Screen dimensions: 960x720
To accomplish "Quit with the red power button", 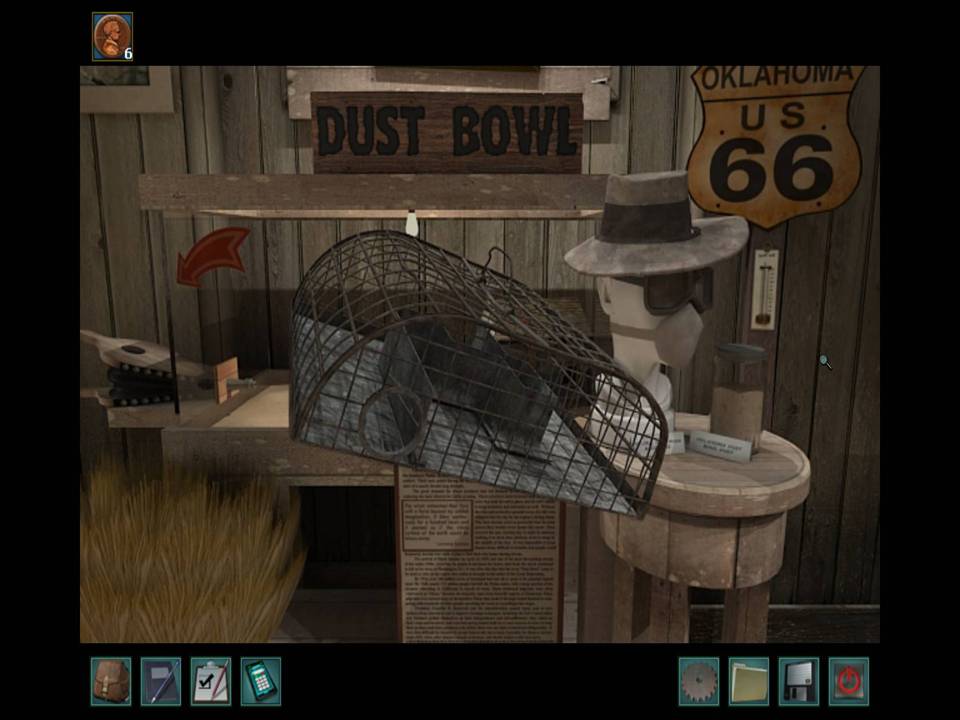I will point(848,681).
